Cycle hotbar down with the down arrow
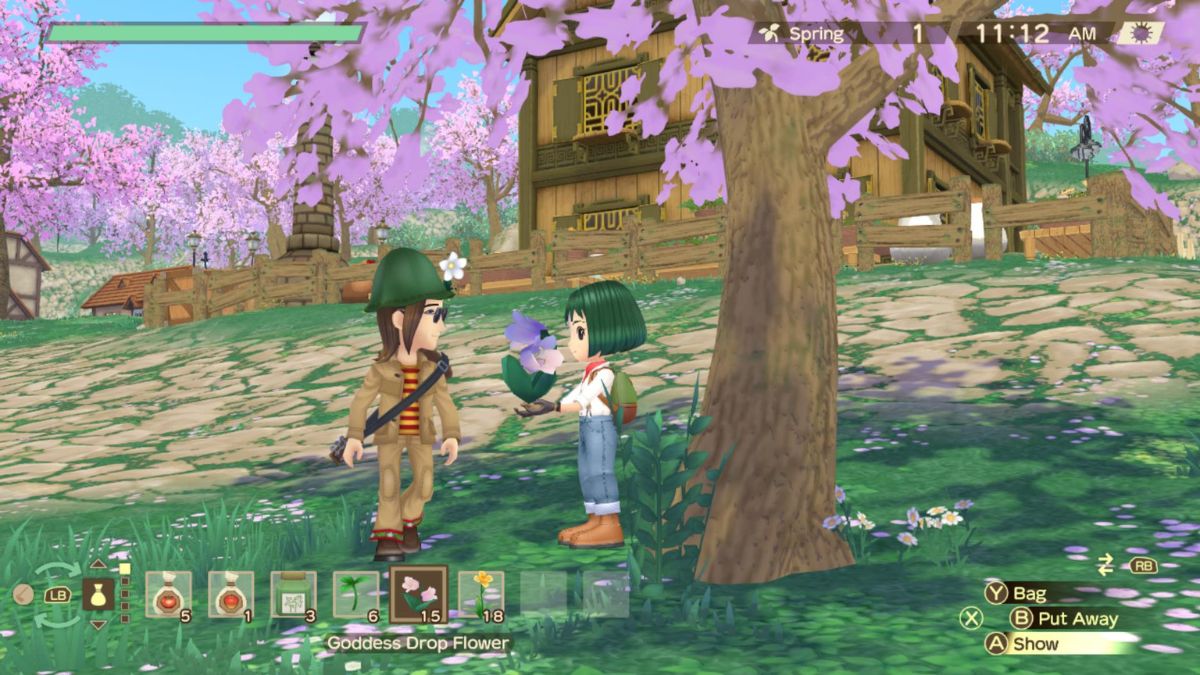Viewport: 1200px width, 675px height. coord(98,625)
